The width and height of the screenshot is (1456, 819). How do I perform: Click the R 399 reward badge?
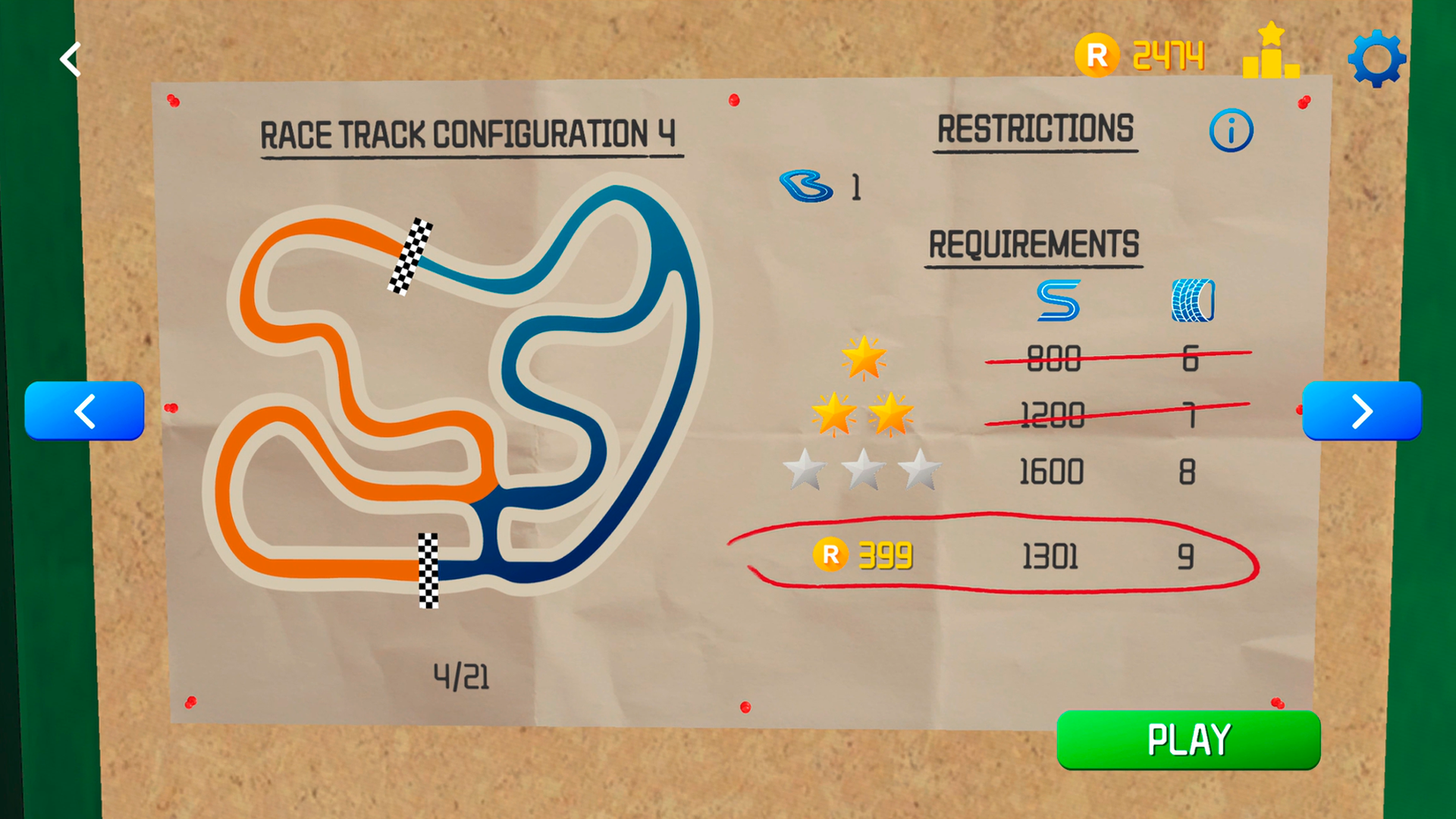coord(863,556)
